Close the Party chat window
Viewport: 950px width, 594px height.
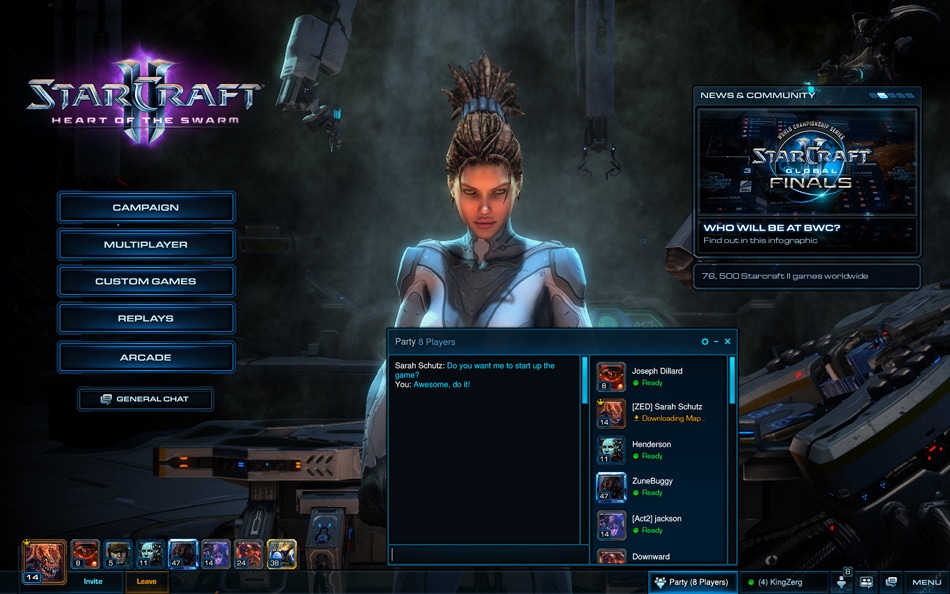point(727,342)
